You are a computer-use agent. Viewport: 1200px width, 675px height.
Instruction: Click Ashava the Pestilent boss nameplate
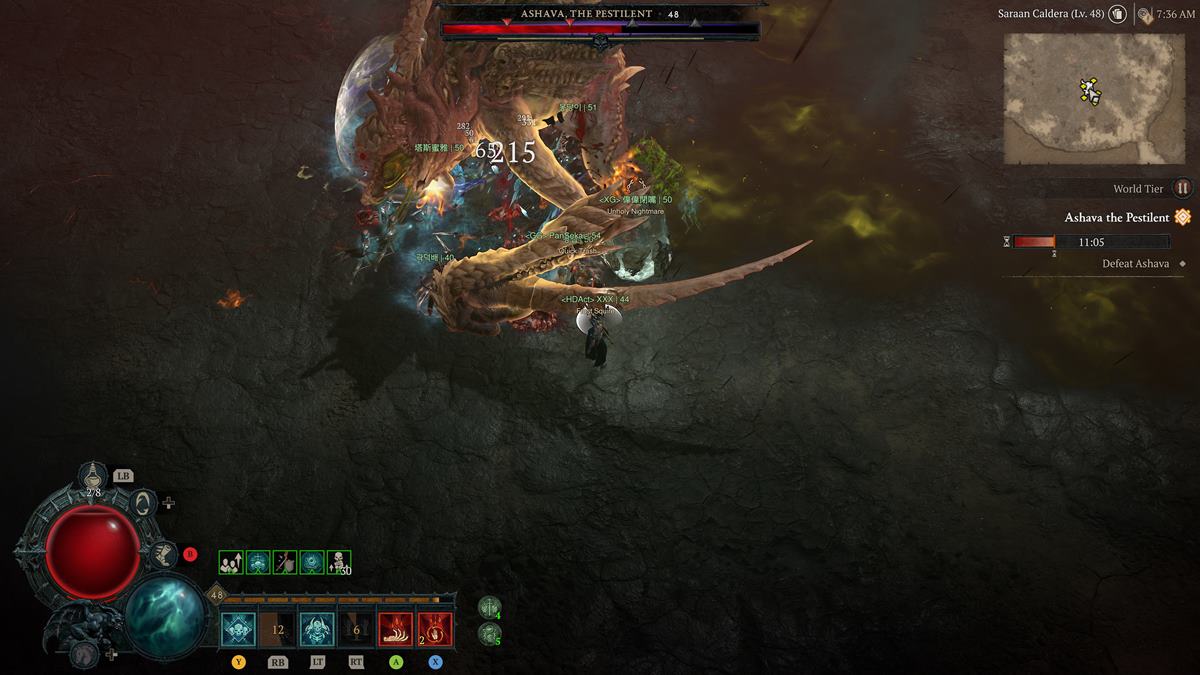tap(599, 14)
